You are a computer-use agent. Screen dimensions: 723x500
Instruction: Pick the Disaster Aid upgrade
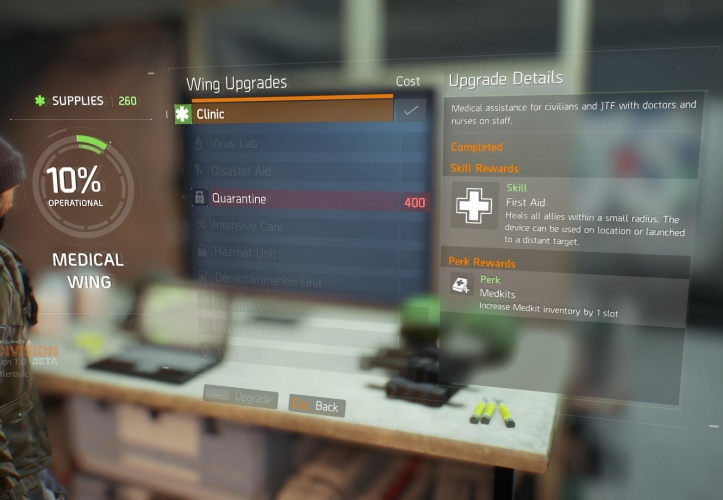[290, 171]
